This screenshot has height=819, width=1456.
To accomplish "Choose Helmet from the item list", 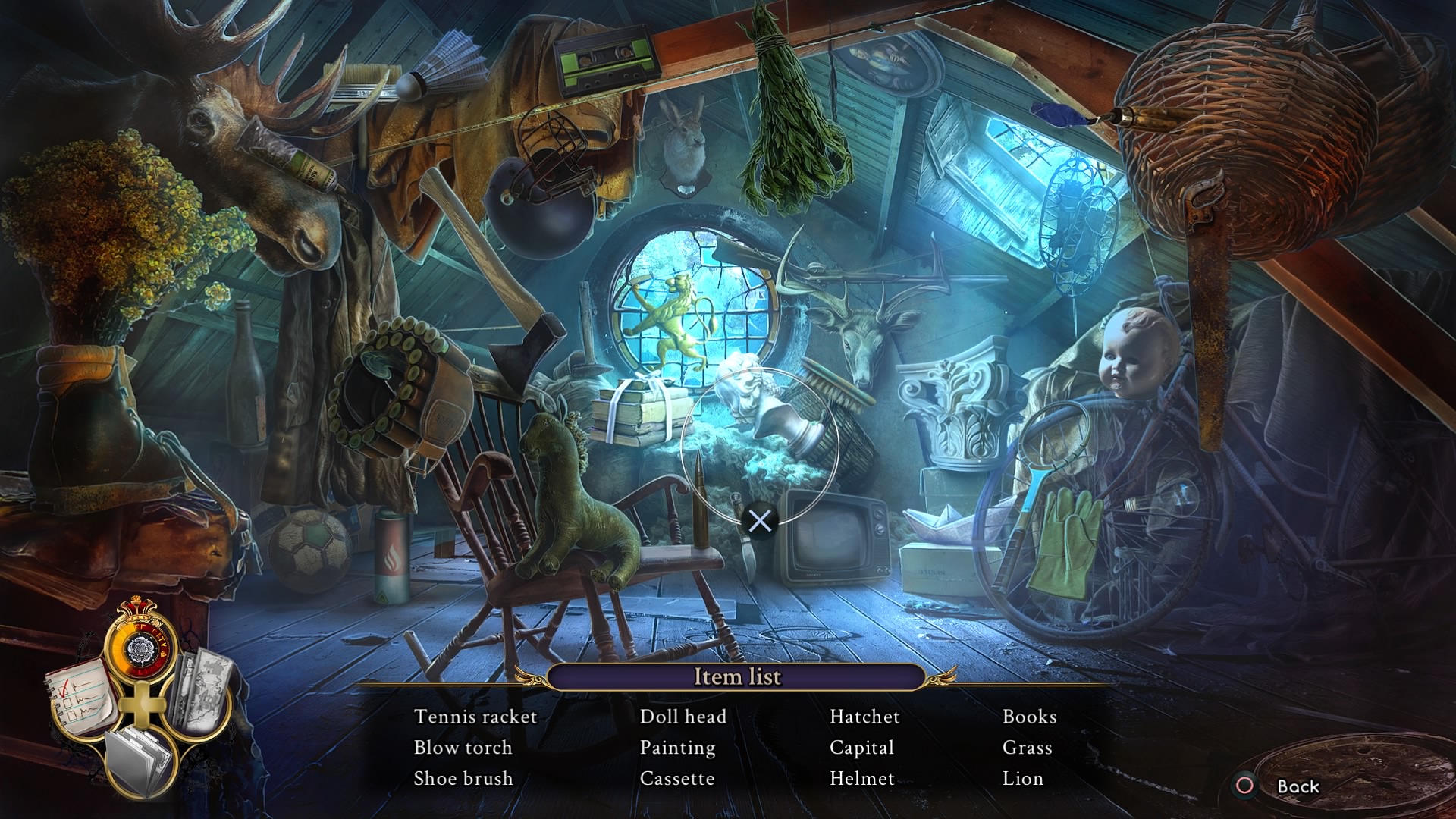I will tap(861, 779).
